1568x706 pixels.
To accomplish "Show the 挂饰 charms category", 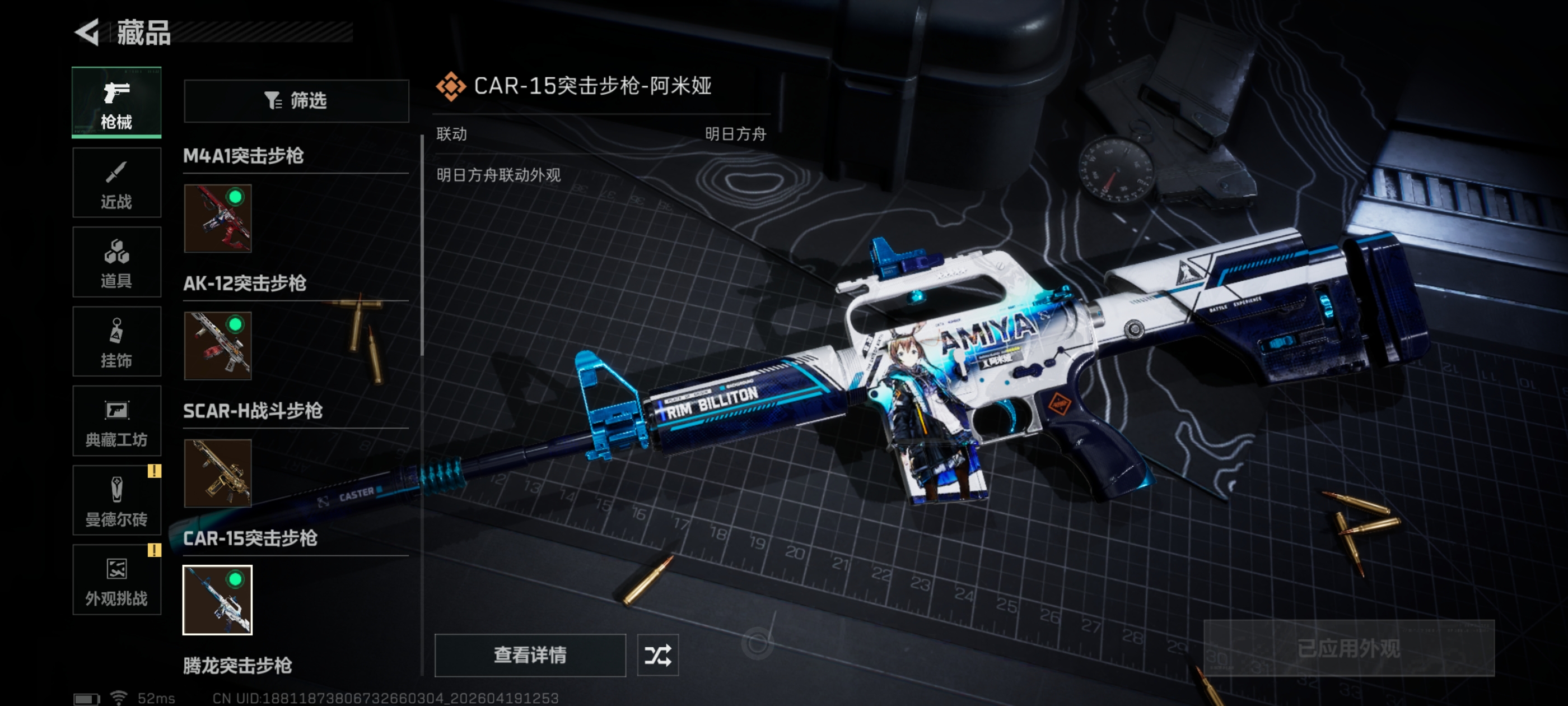I will coord(116,342).
